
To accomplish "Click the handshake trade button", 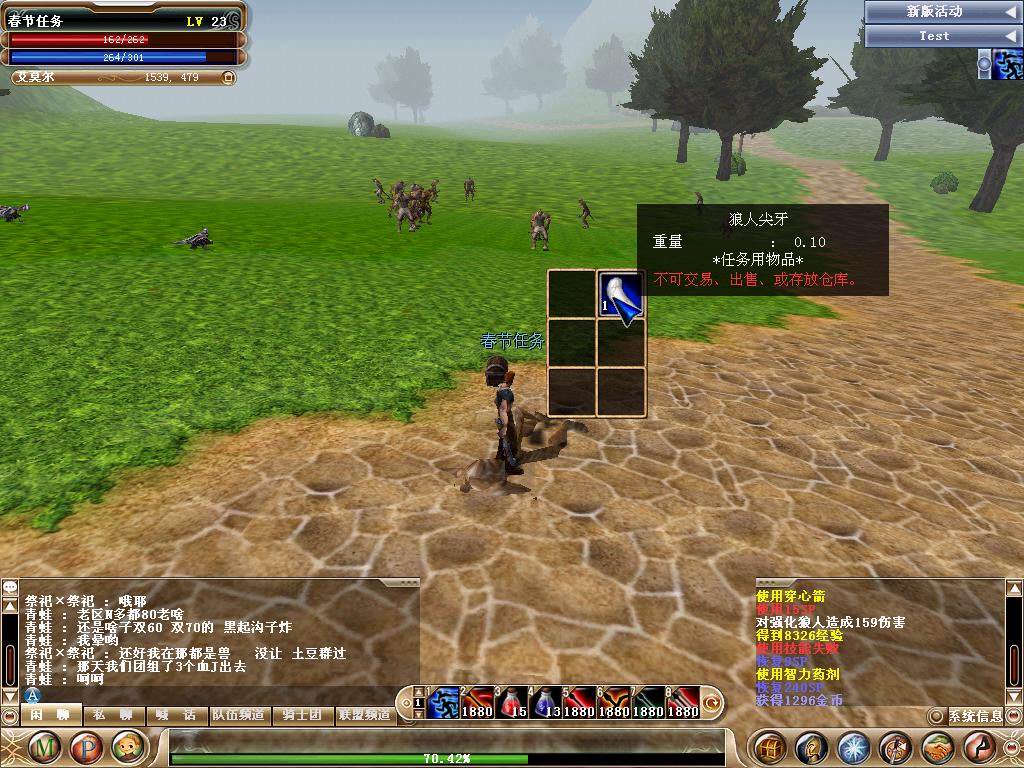I will (x=937, y=747).
